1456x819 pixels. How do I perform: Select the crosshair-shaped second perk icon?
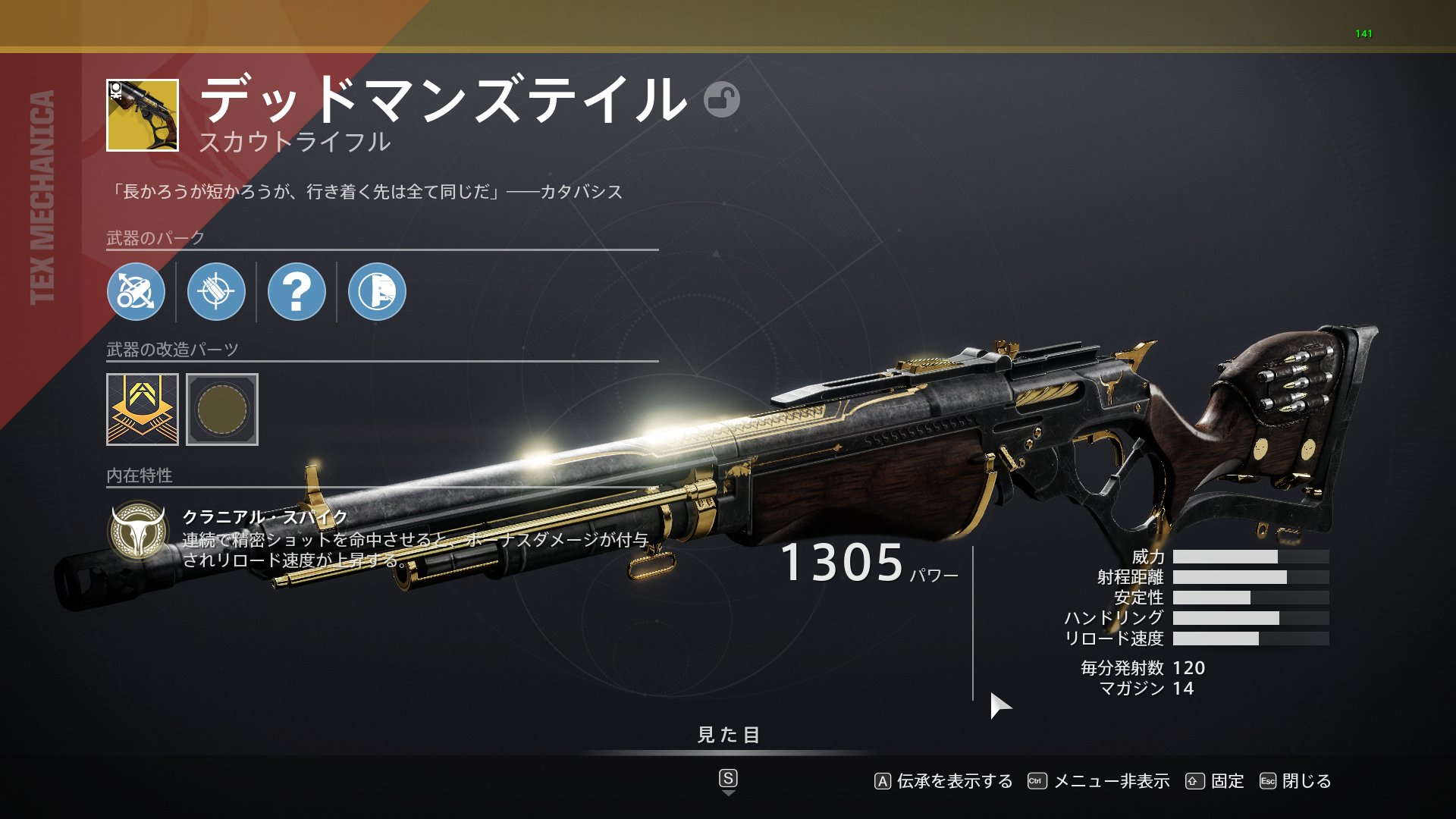coord(216,292)
